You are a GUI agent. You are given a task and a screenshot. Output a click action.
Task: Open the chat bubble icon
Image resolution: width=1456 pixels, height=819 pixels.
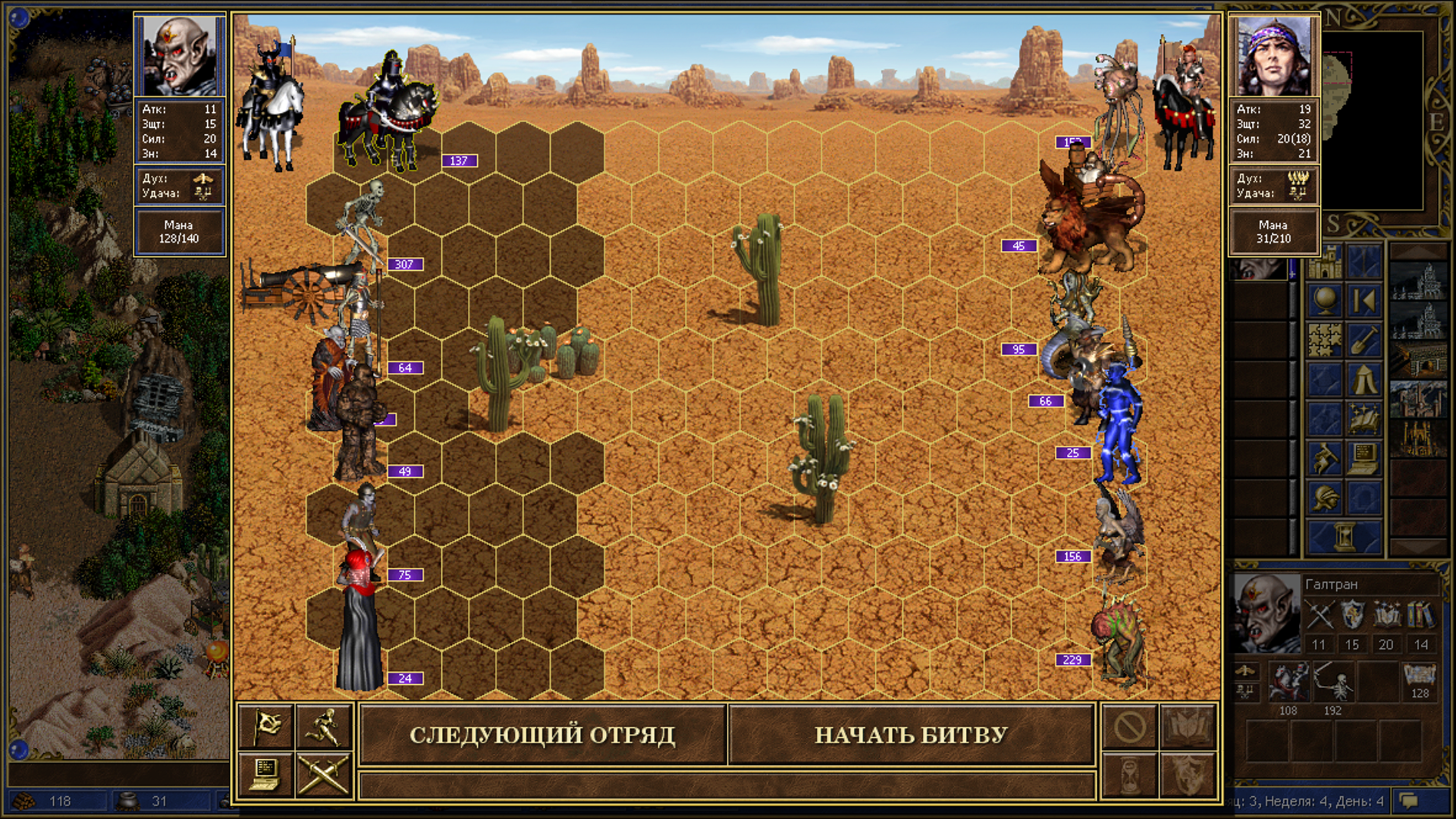coord(1409,801)
